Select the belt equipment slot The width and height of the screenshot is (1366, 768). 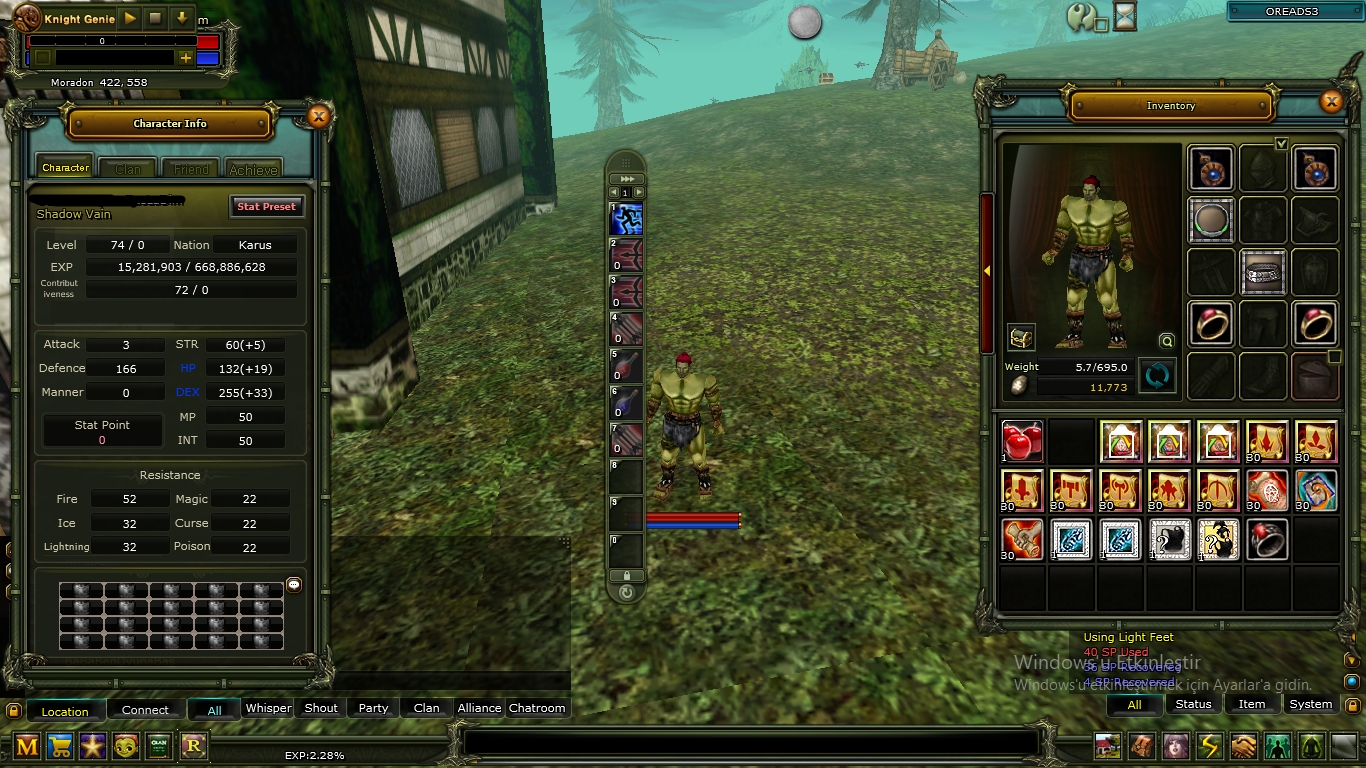[x=1263, y=272]
